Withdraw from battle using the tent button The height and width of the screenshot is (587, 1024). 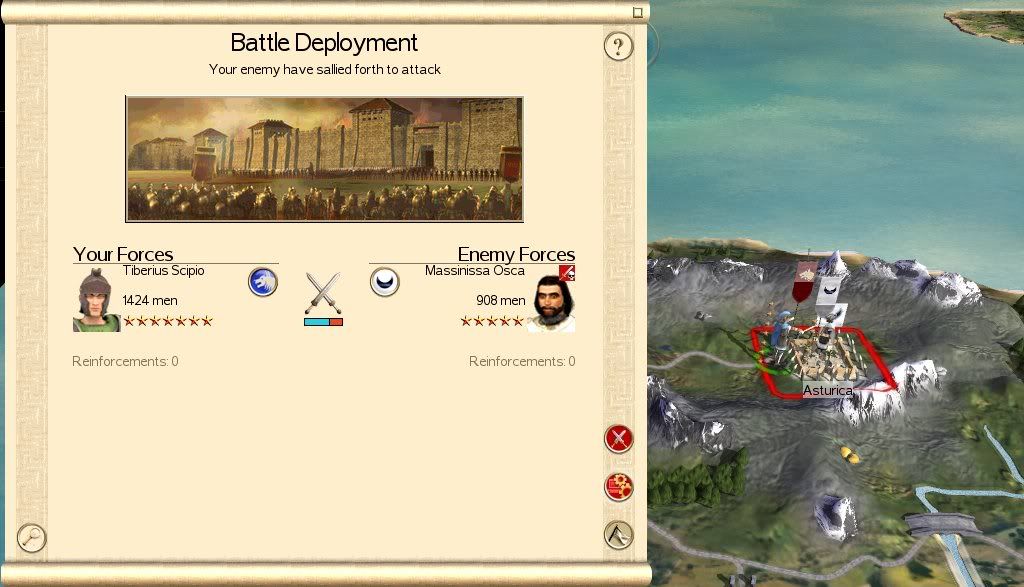pos(619,535)
